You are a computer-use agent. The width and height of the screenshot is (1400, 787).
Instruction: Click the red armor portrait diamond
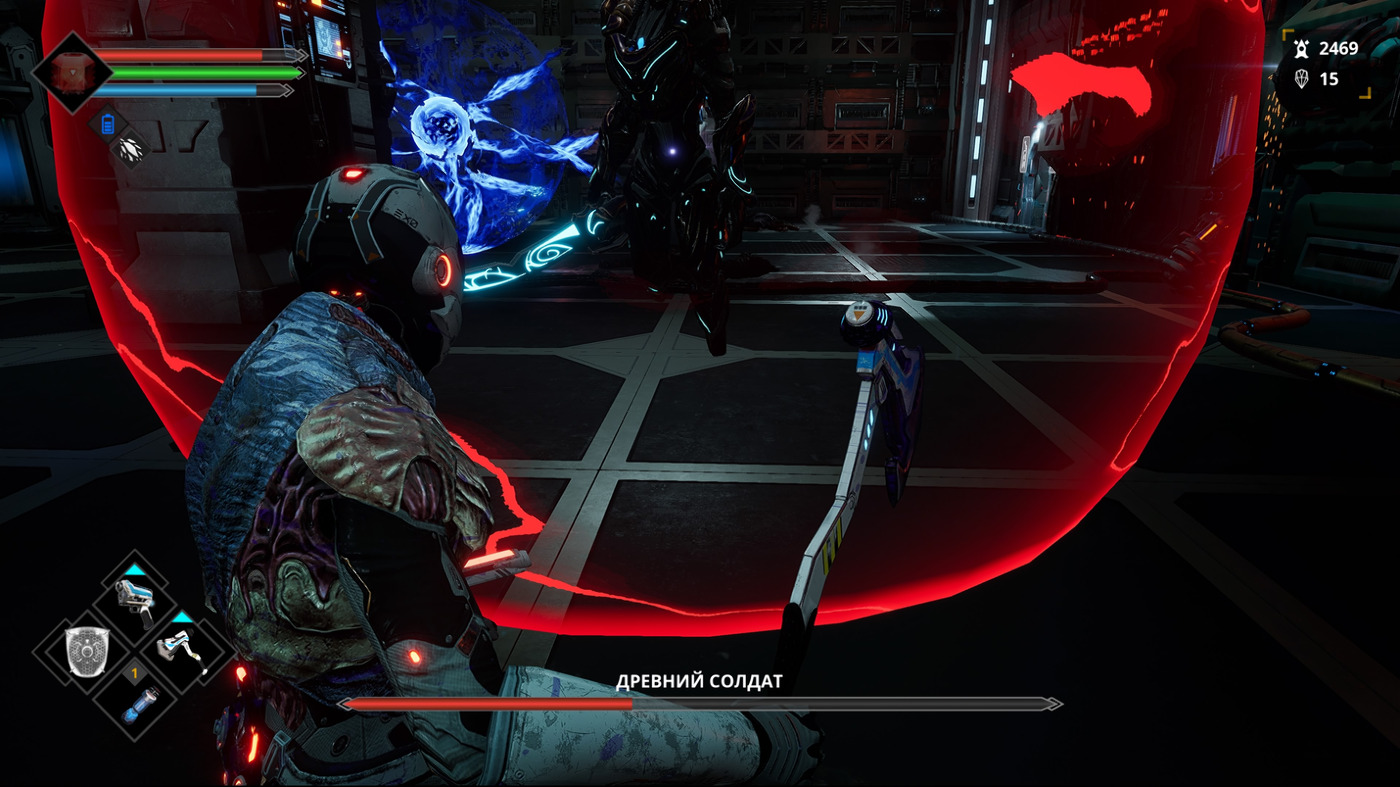coord(69,72)
